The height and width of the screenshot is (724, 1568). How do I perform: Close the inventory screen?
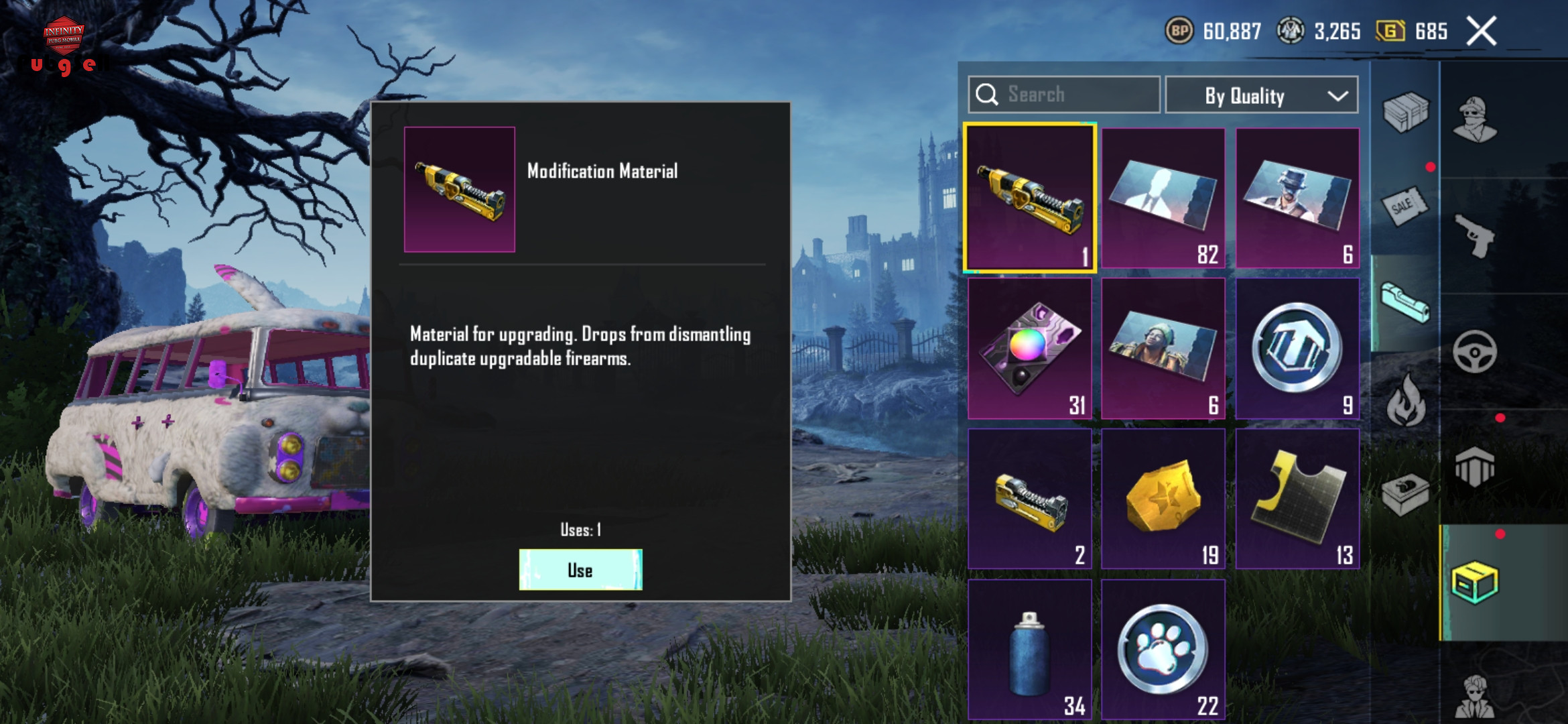point(1481,32)
